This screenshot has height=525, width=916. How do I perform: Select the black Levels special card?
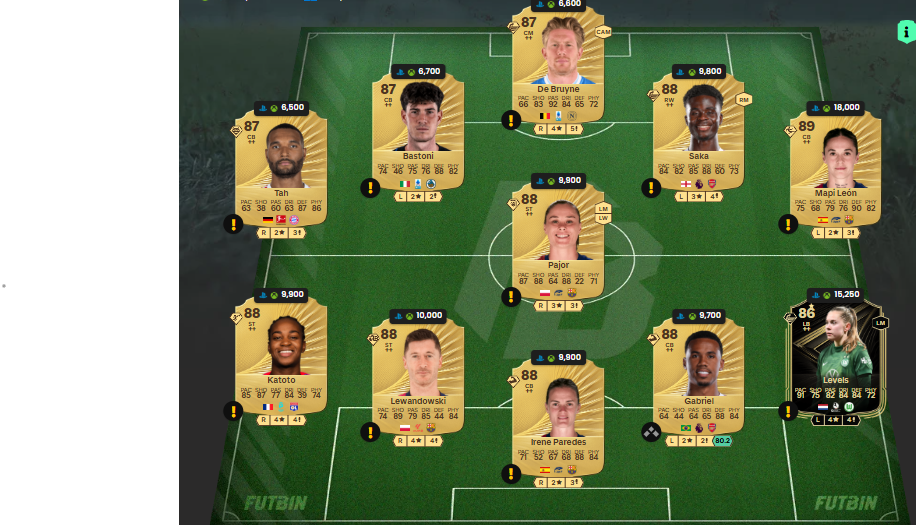(x=835, y=355)
